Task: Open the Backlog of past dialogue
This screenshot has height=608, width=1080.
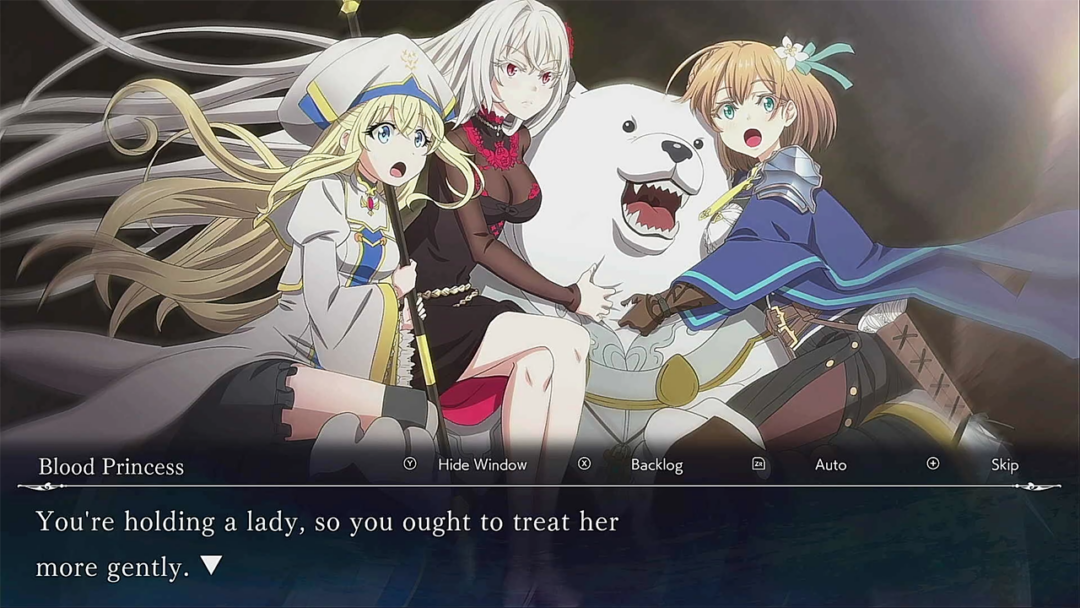Action: coord(656,465)
